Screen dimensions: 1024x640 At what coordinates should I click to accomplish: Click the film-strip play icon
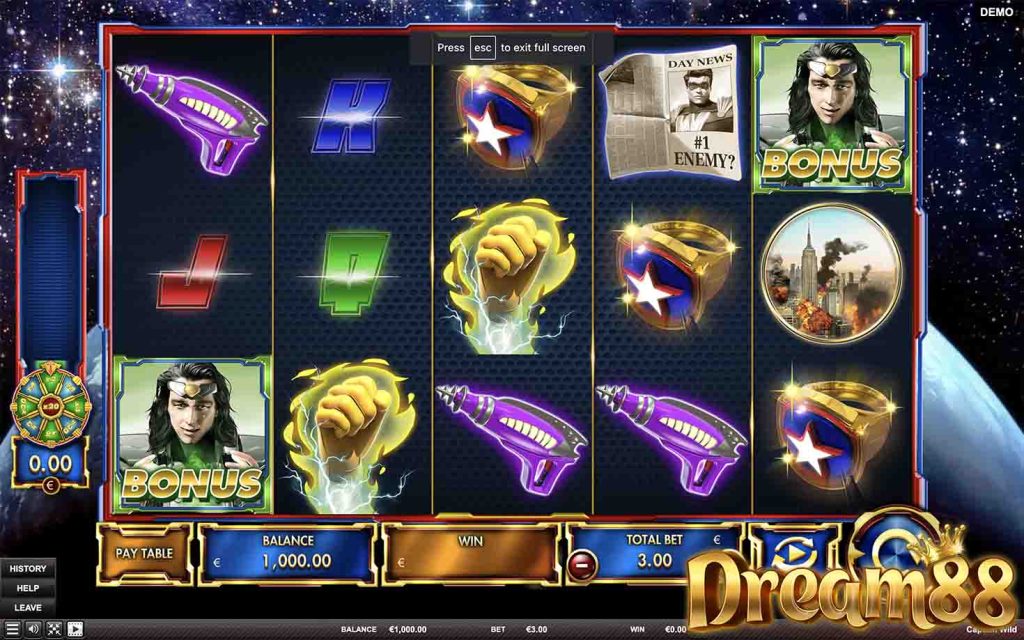[x=75, y=629]
